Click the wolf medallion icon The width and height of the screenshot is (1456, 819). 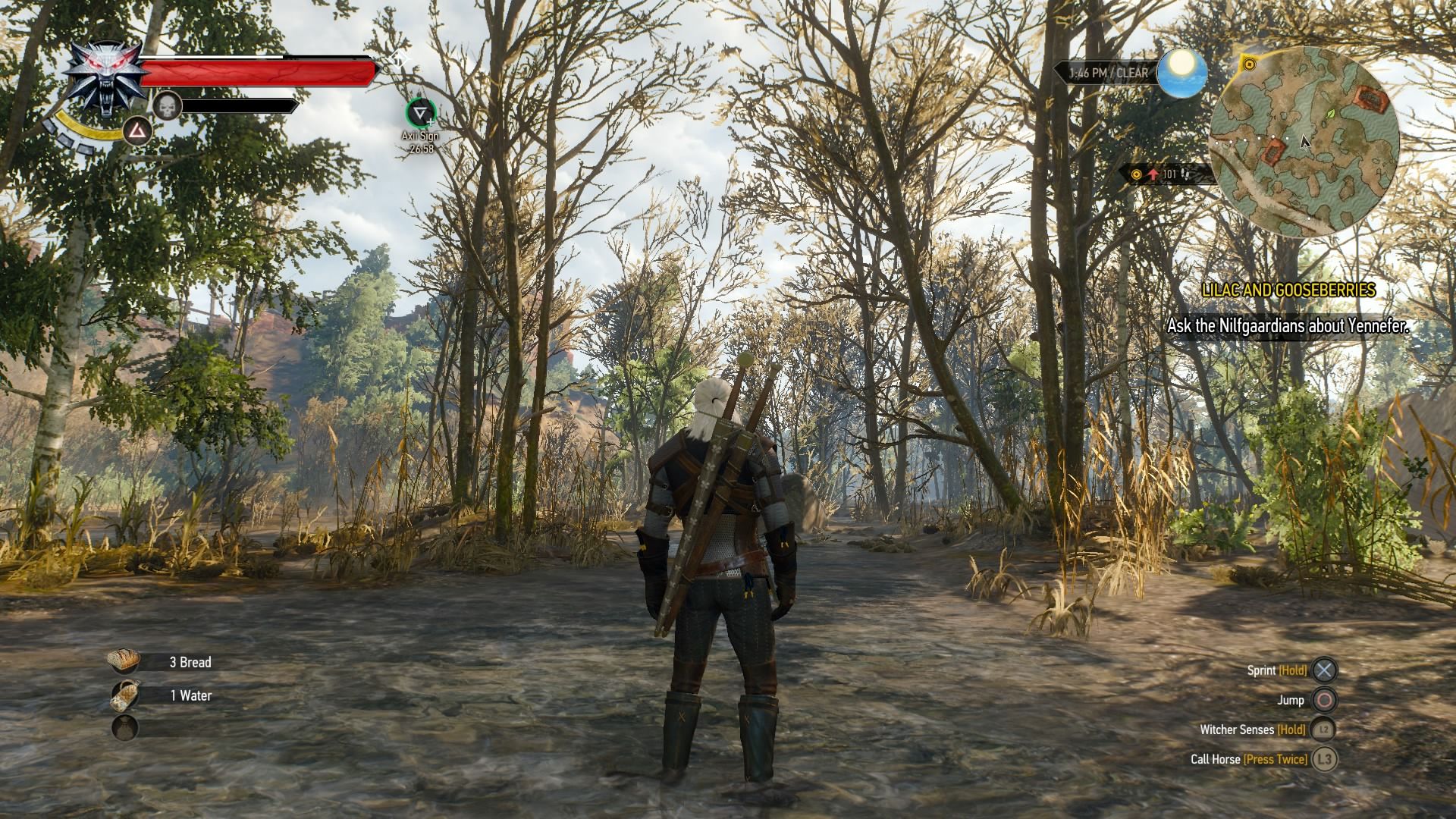pyautogui.click(x=105, y=77)
